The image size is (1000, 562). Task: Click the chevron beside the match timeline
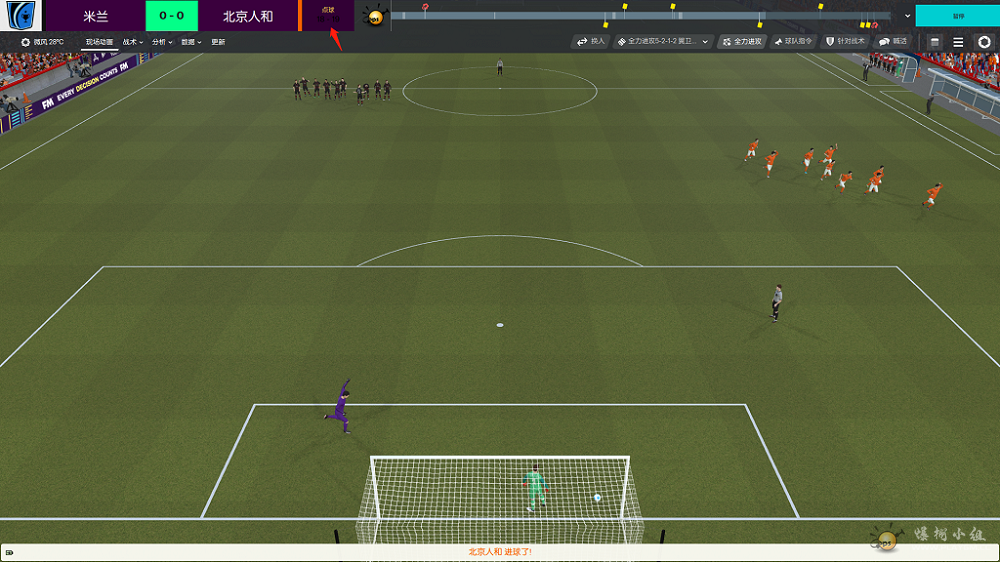click(x=907, y=16)
